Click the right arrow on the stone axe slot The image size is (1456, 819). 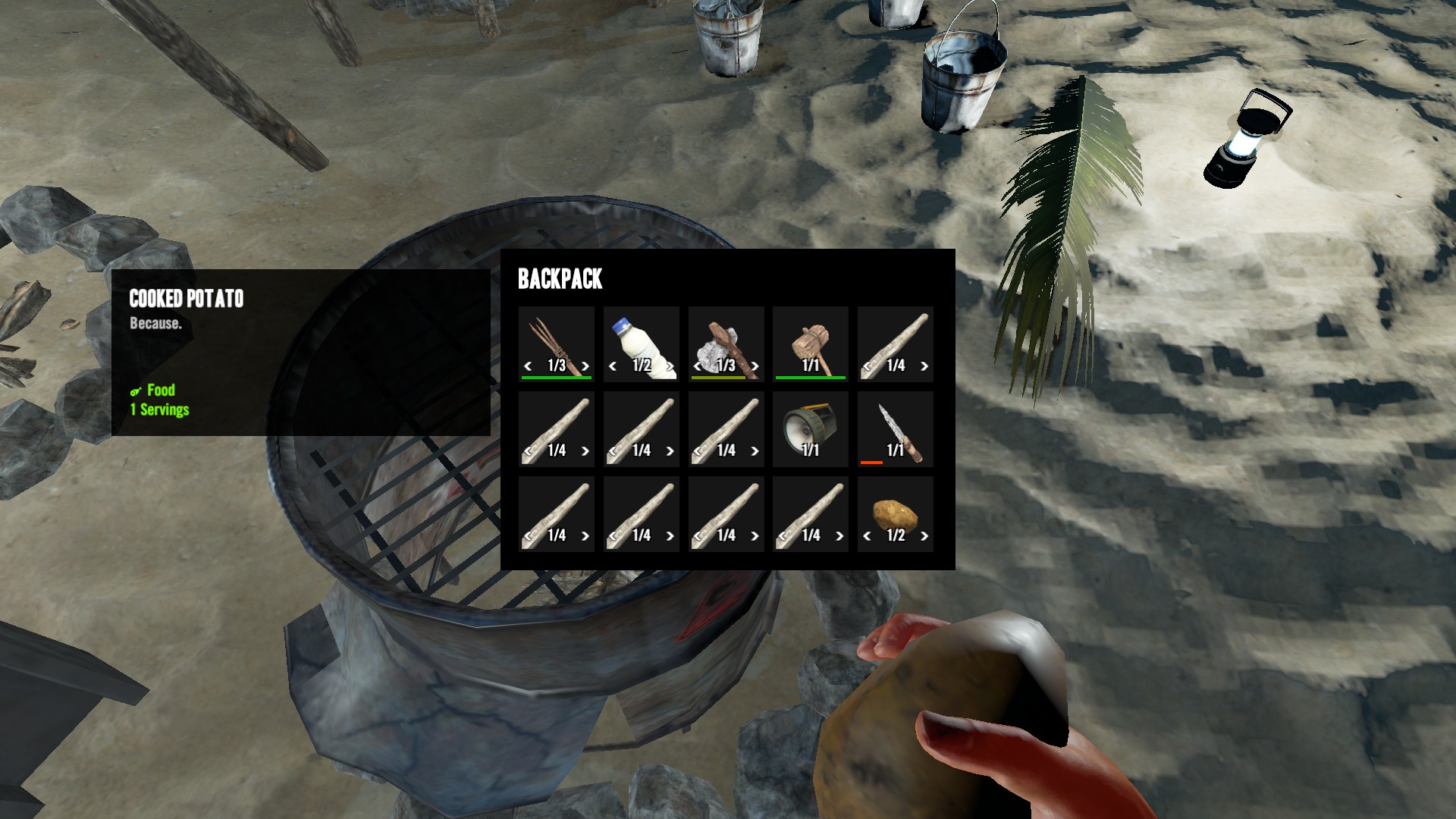(x=755, y=366)
